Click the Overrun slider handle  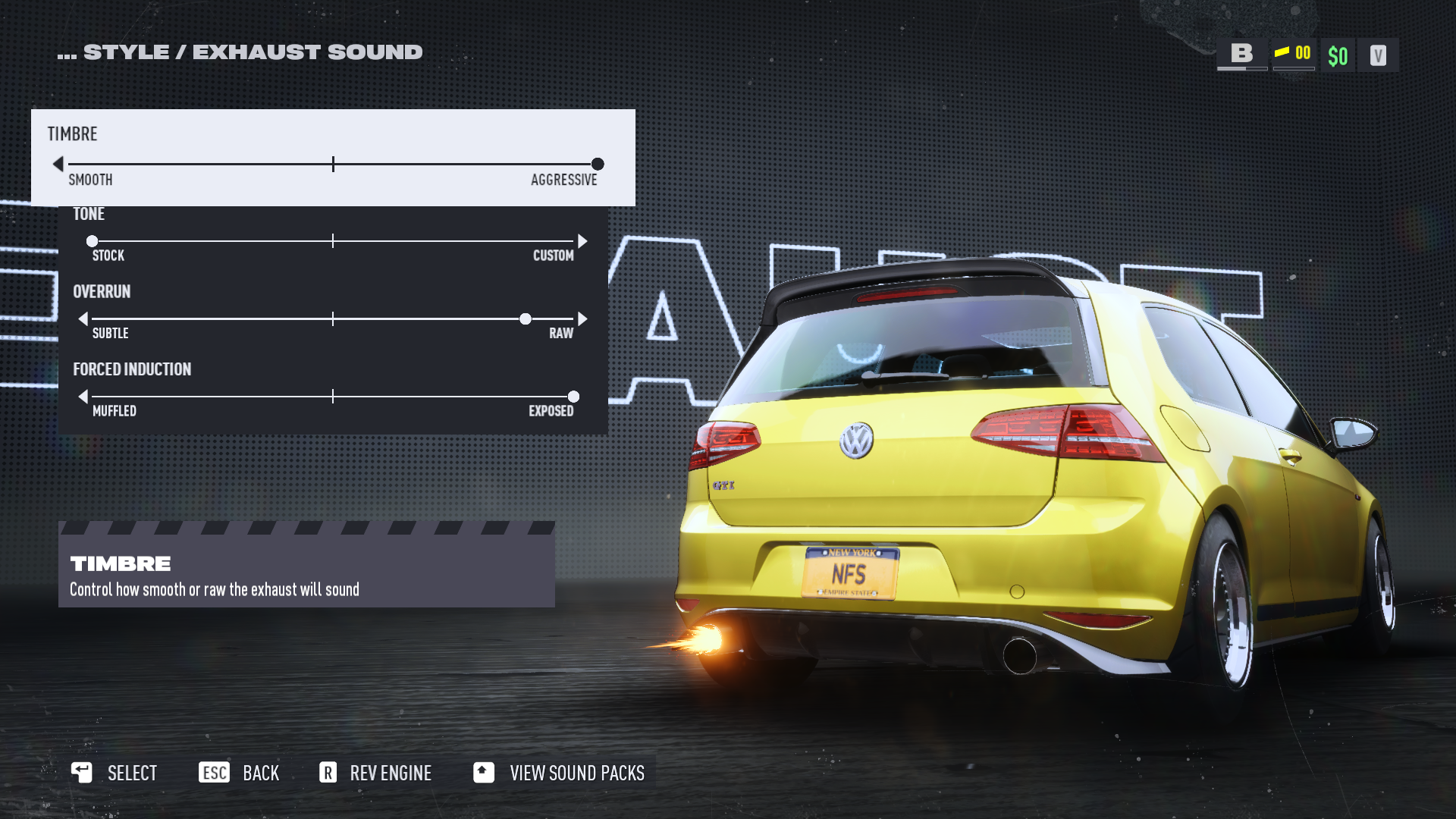coord(525,319)
